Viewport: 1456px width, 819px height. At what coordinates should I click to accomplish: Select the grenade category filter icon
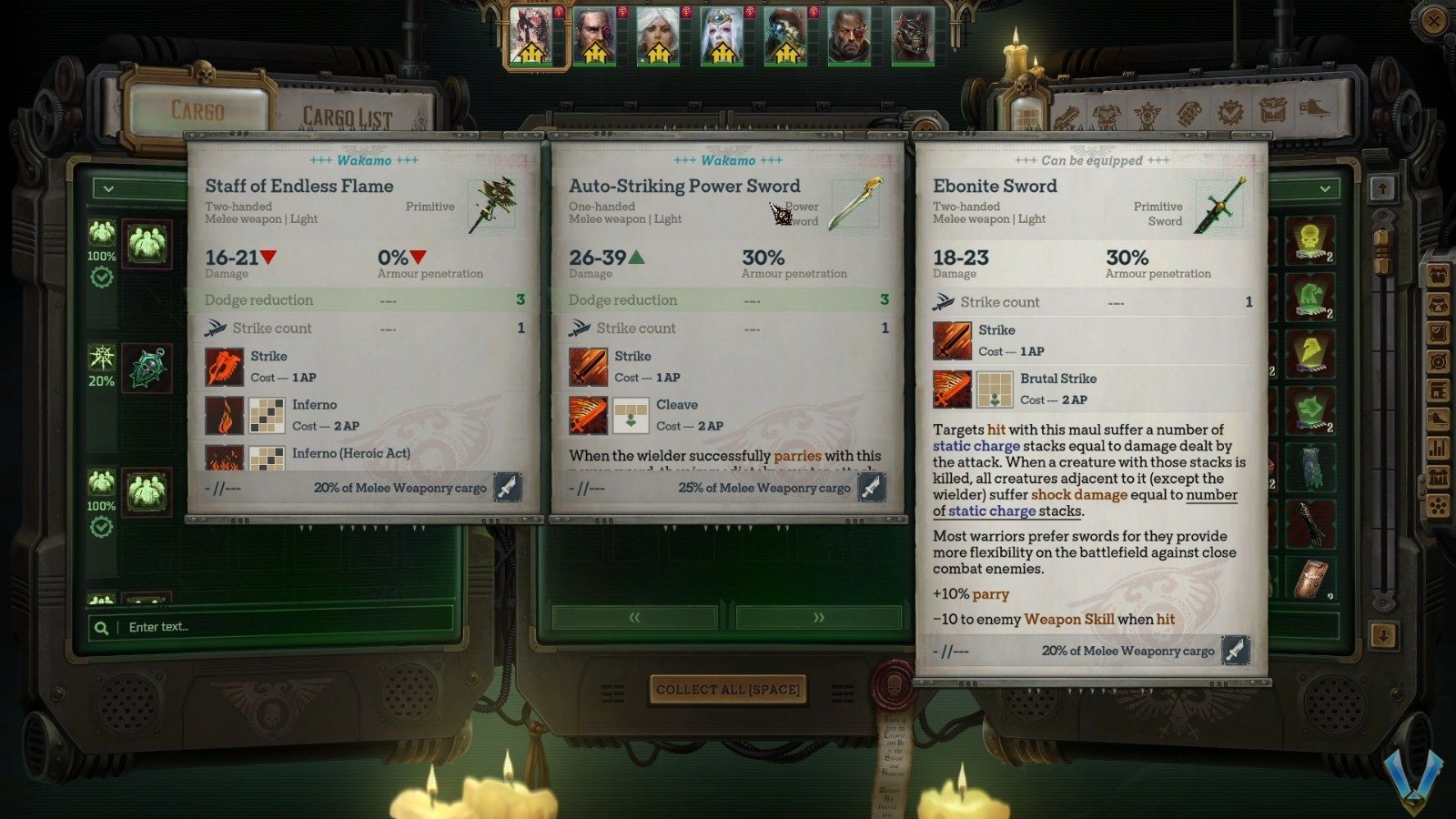1187,113
